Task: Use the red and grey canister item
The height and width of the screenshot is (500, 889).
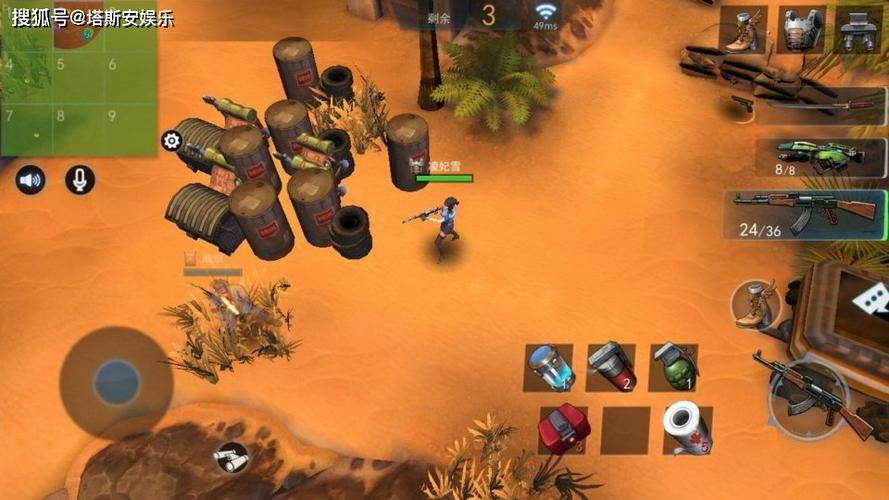Action: [x=611, y=367]
